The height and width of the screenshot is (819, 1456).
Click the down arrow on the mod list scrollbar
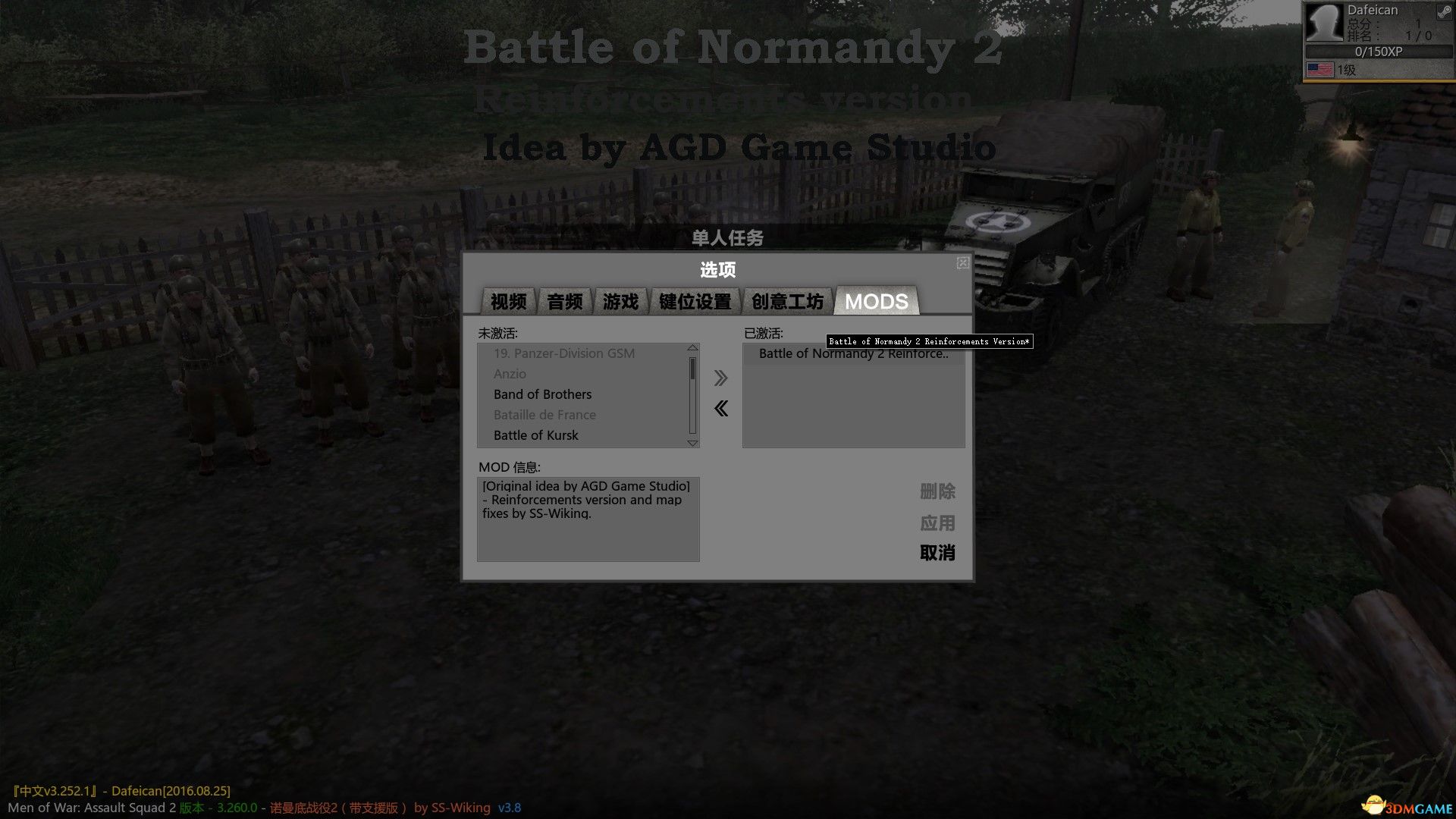[692, 443]
